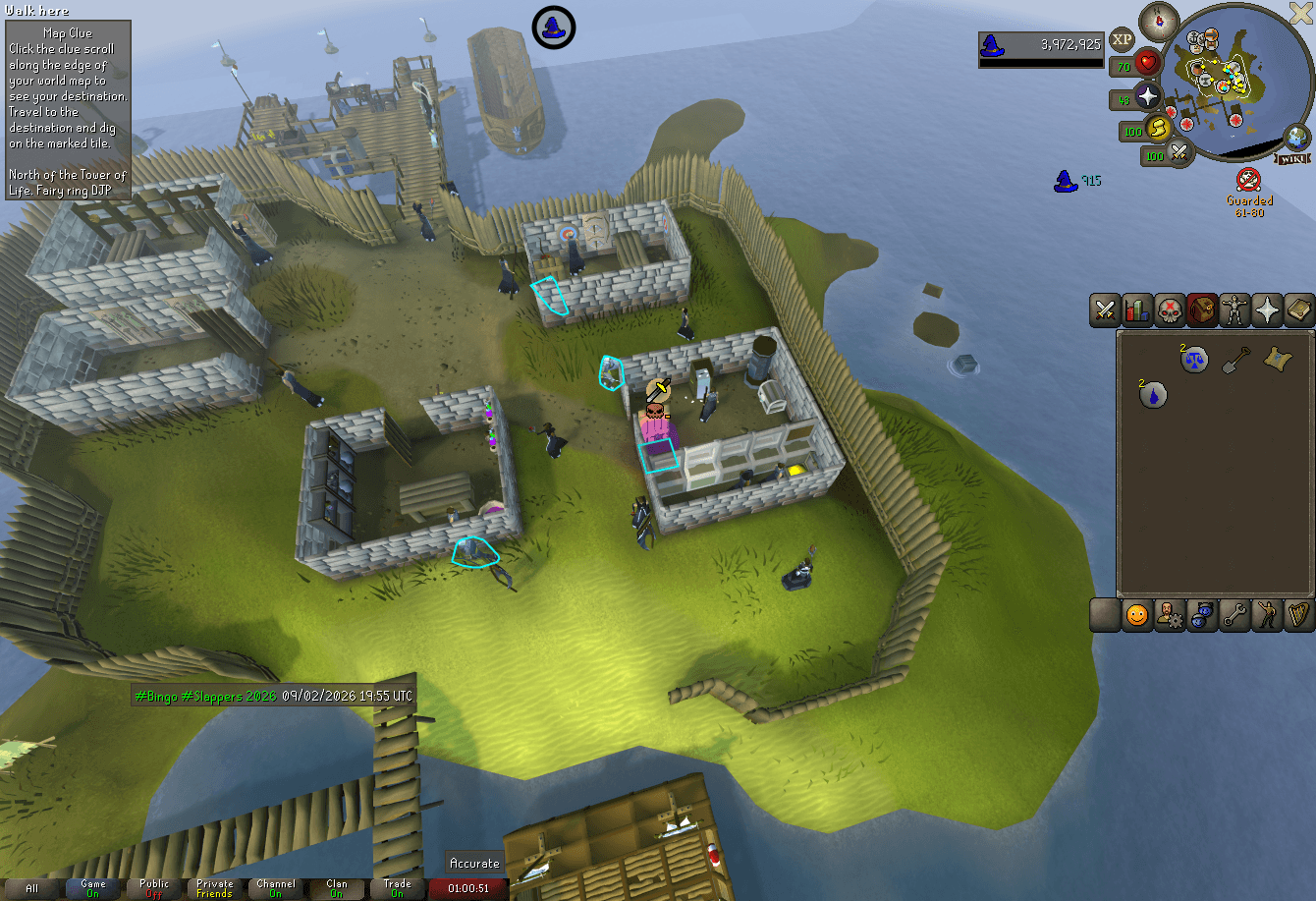1316x901 pixels.
Task: Click the red skull tab icon
Action: pyautogui.click(x=1170, y=310)
